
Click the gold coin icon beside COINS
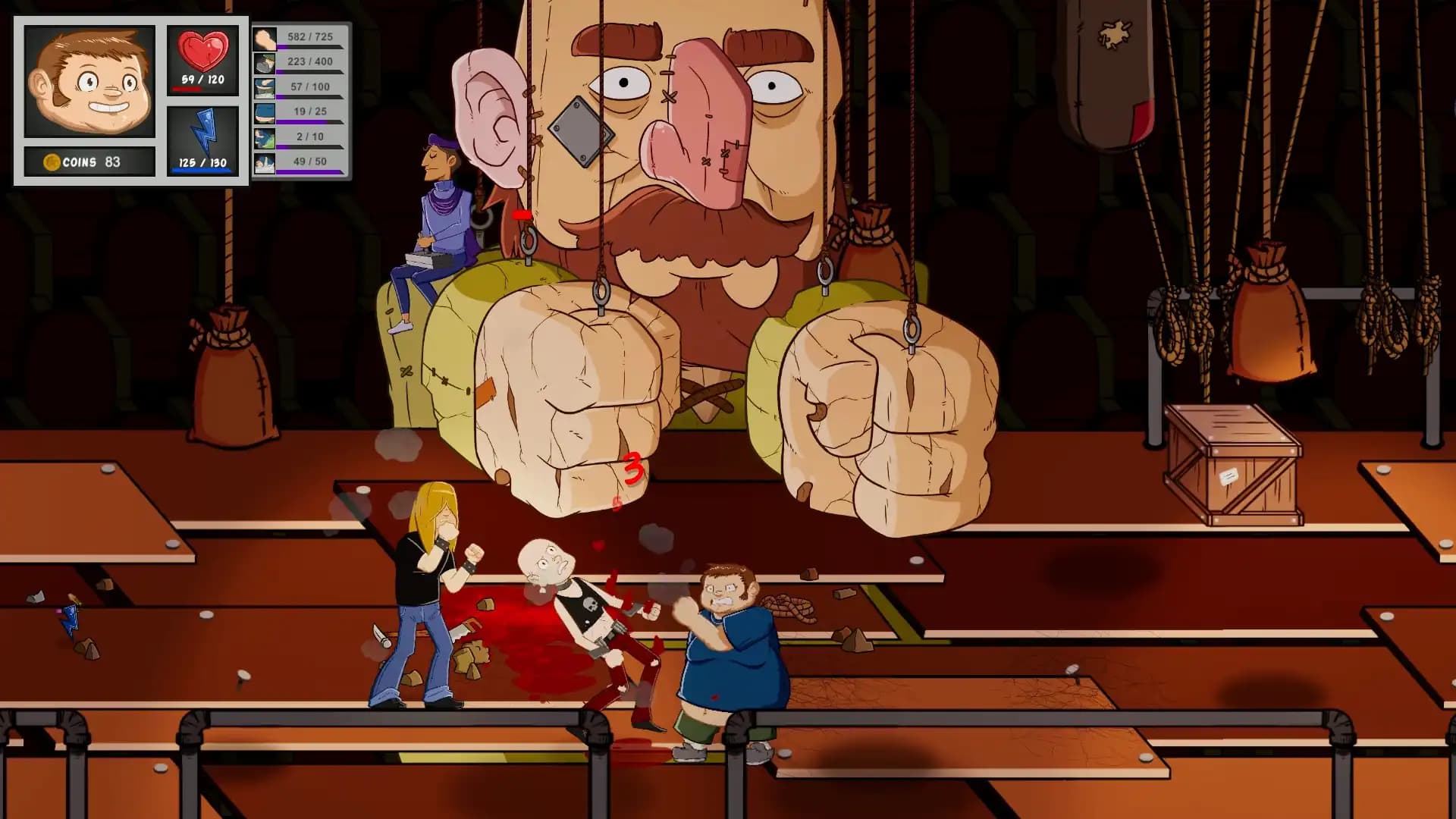pos(51,161)
